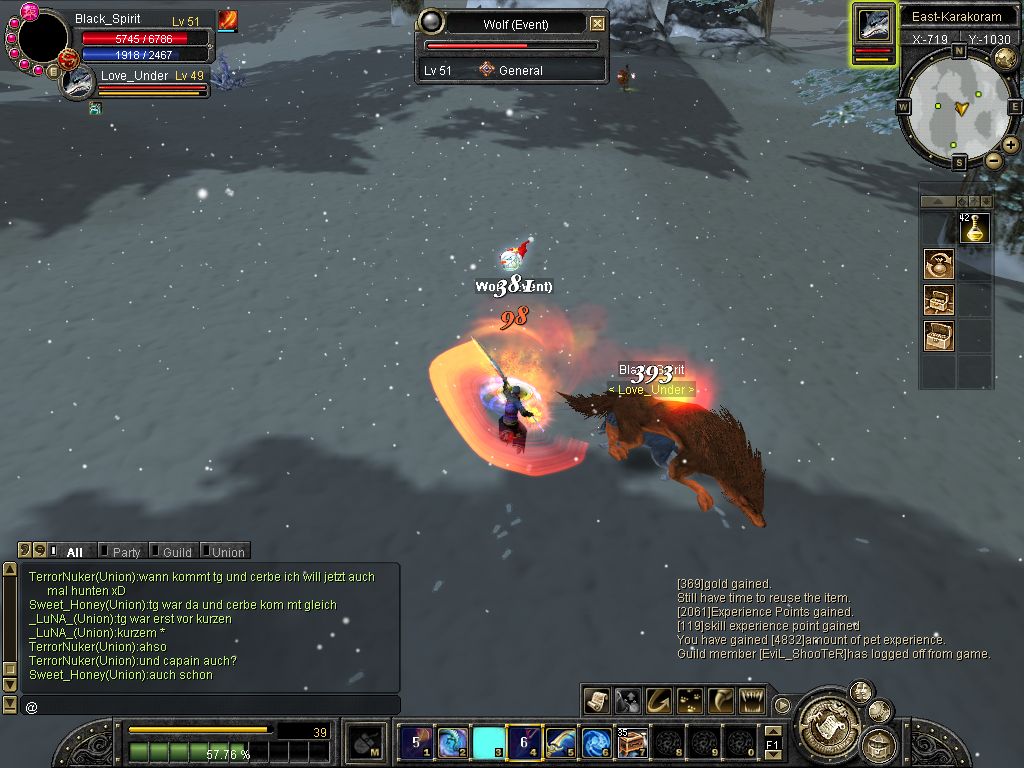Close the Wolf (Event) target window
1024x768 pixels.
point(597,23)
